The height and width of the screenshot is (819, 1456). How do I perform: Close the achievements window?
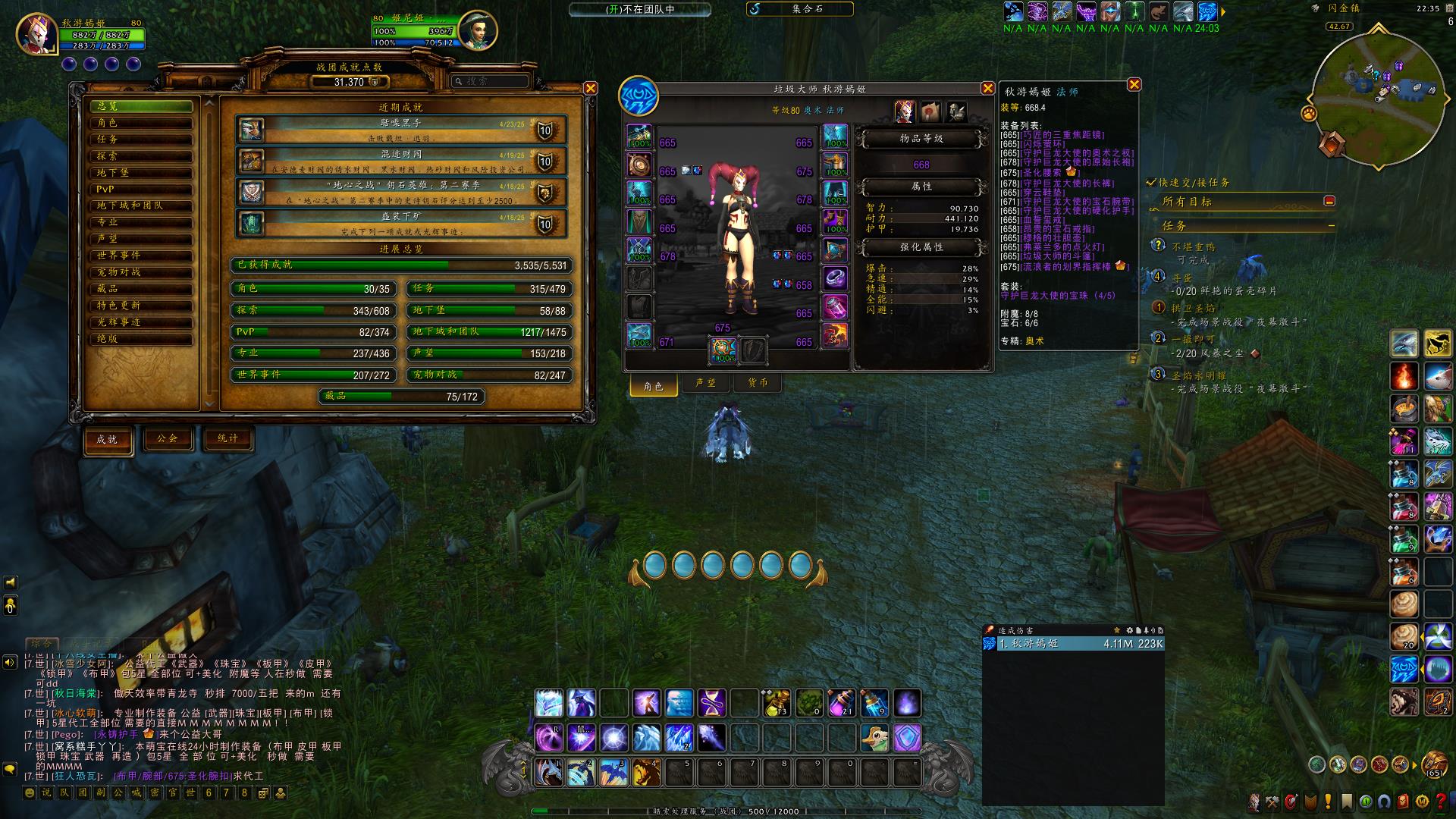(x=590, y=88)
